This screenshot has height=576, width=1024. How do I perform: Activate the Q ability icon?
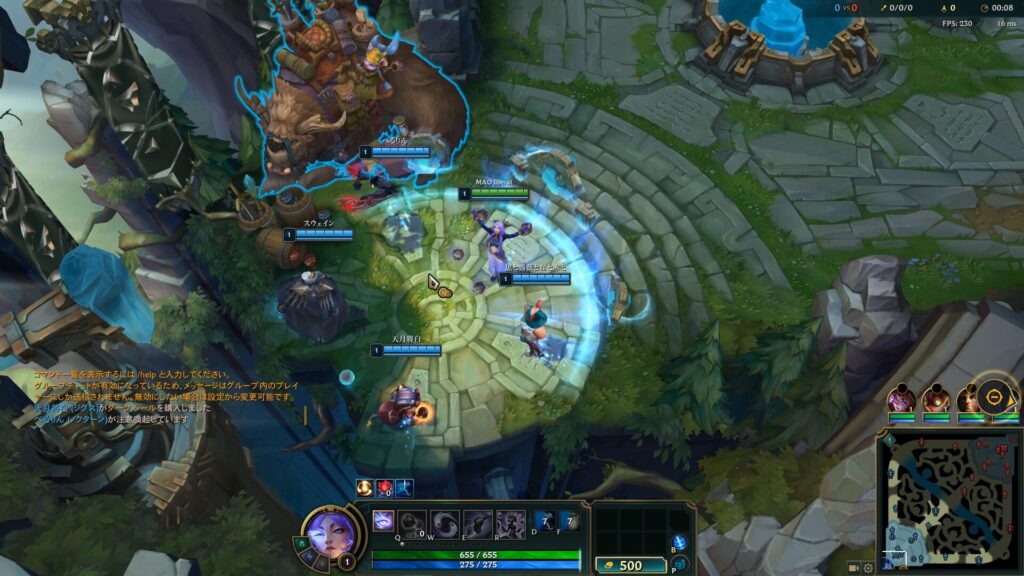coord(412,522)
